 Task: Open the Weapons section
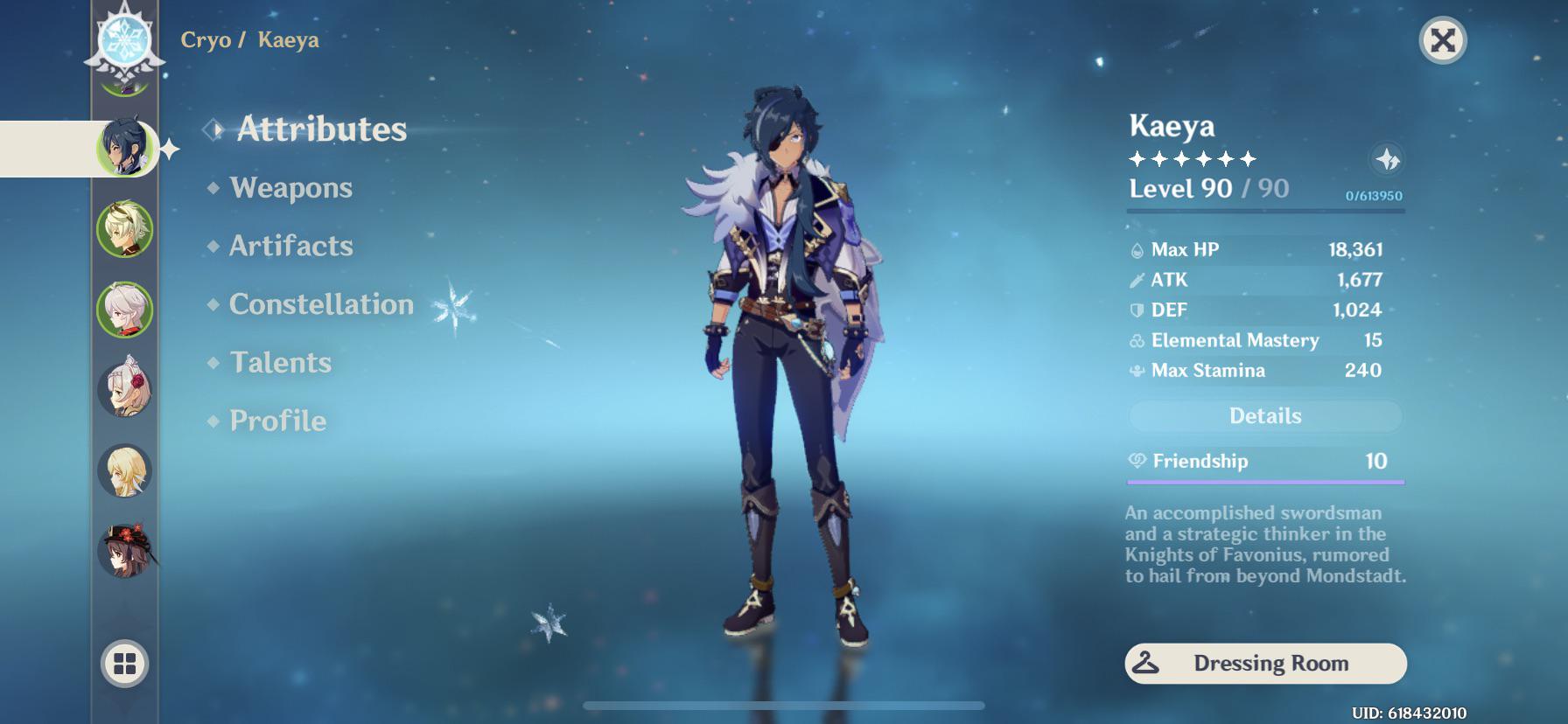coord(290,188)
